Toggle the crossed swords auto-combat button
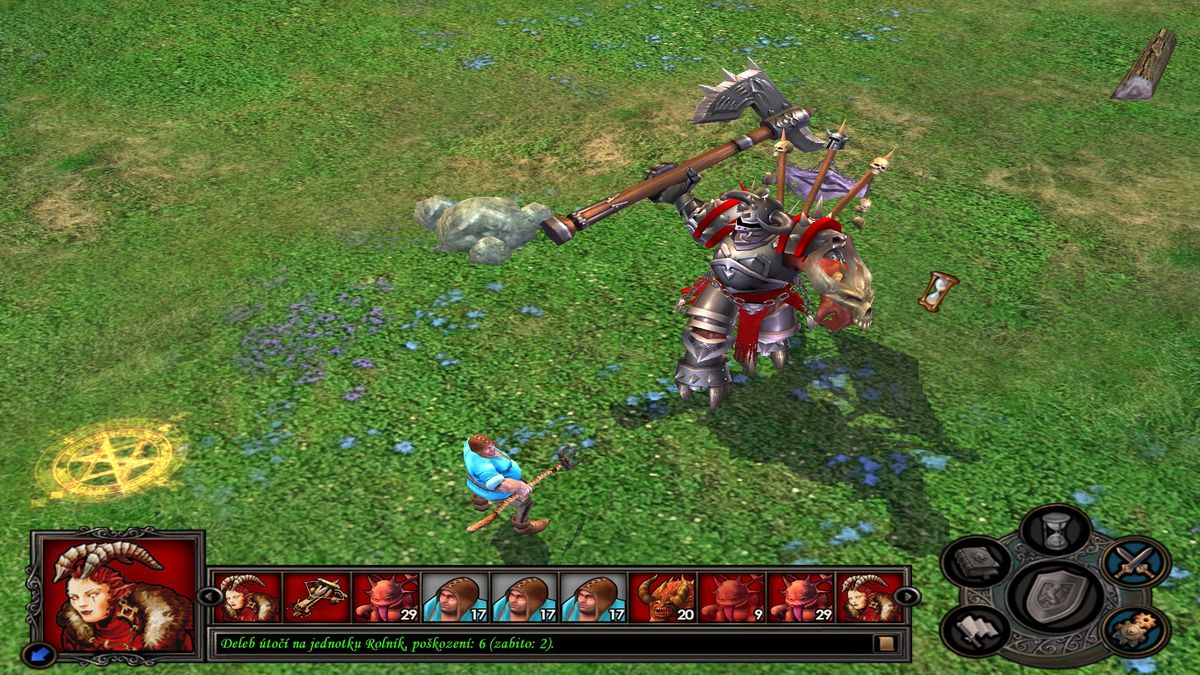 pyautogui.click(x=1136, y=563)
